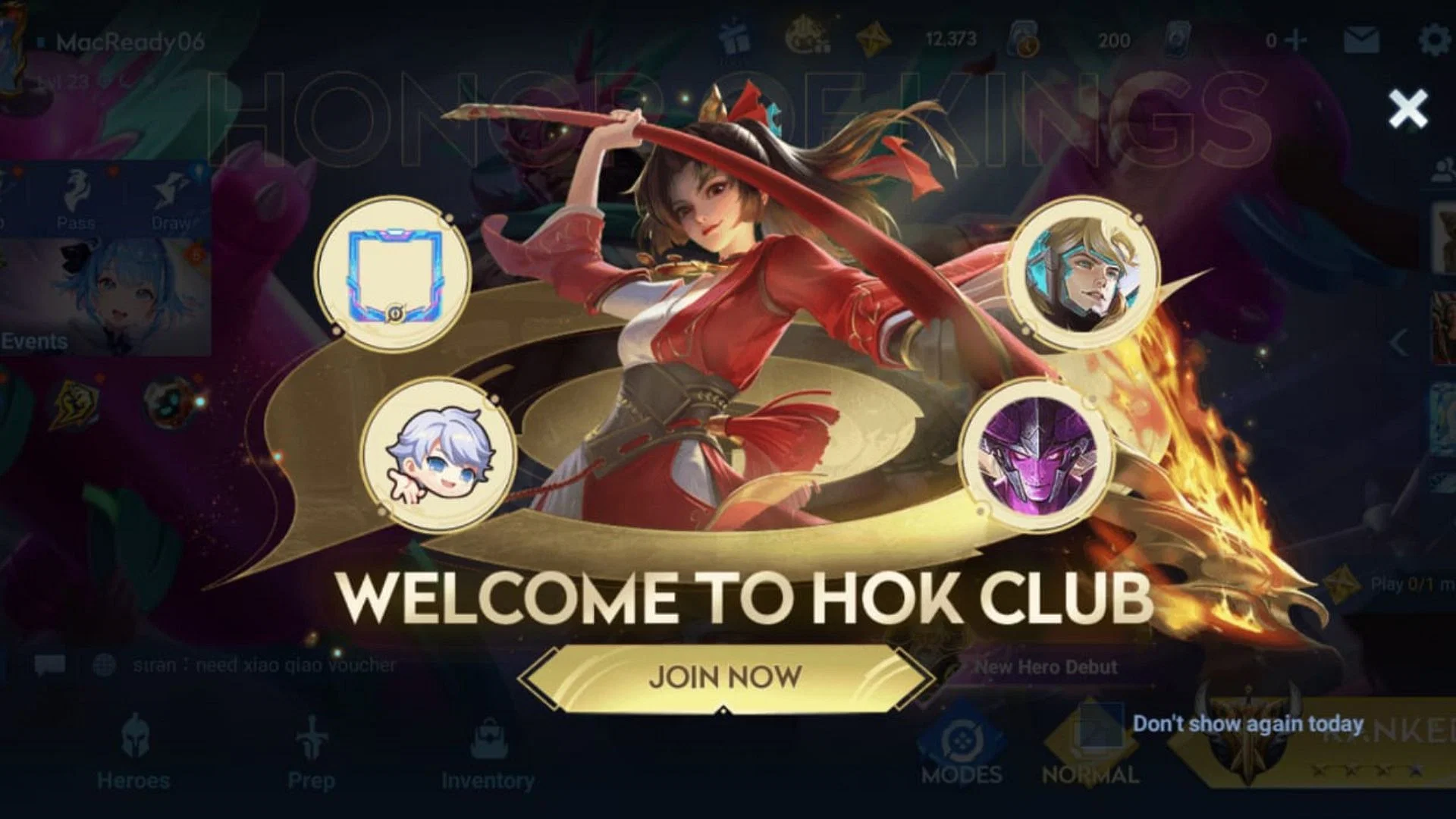Choose the purple masked hero portrait
Image resolution: width=1456 pixels, height=819 pixels.
click(1036, 455)
